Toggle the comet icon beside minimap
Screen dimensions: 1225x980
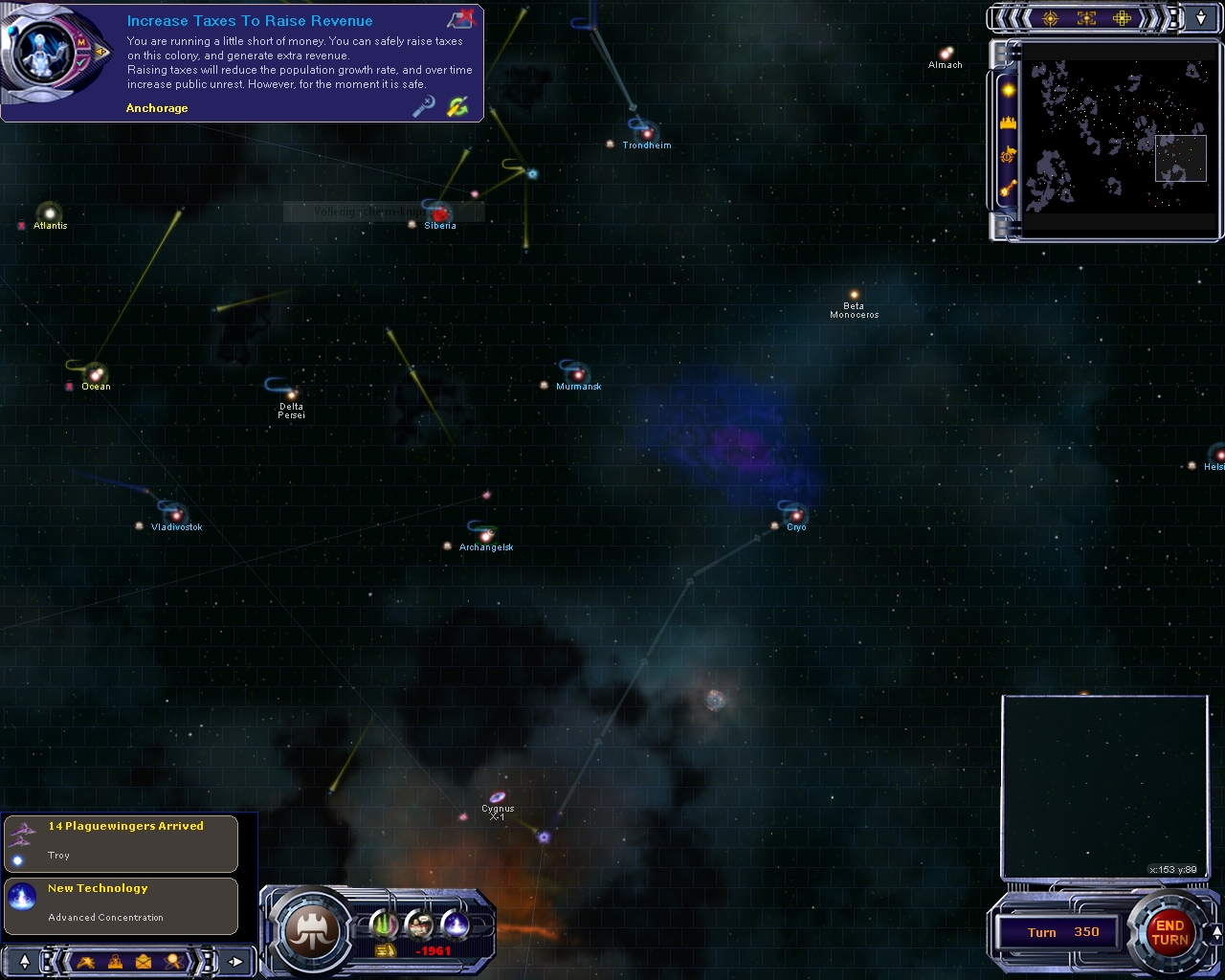pos(1007,189)
